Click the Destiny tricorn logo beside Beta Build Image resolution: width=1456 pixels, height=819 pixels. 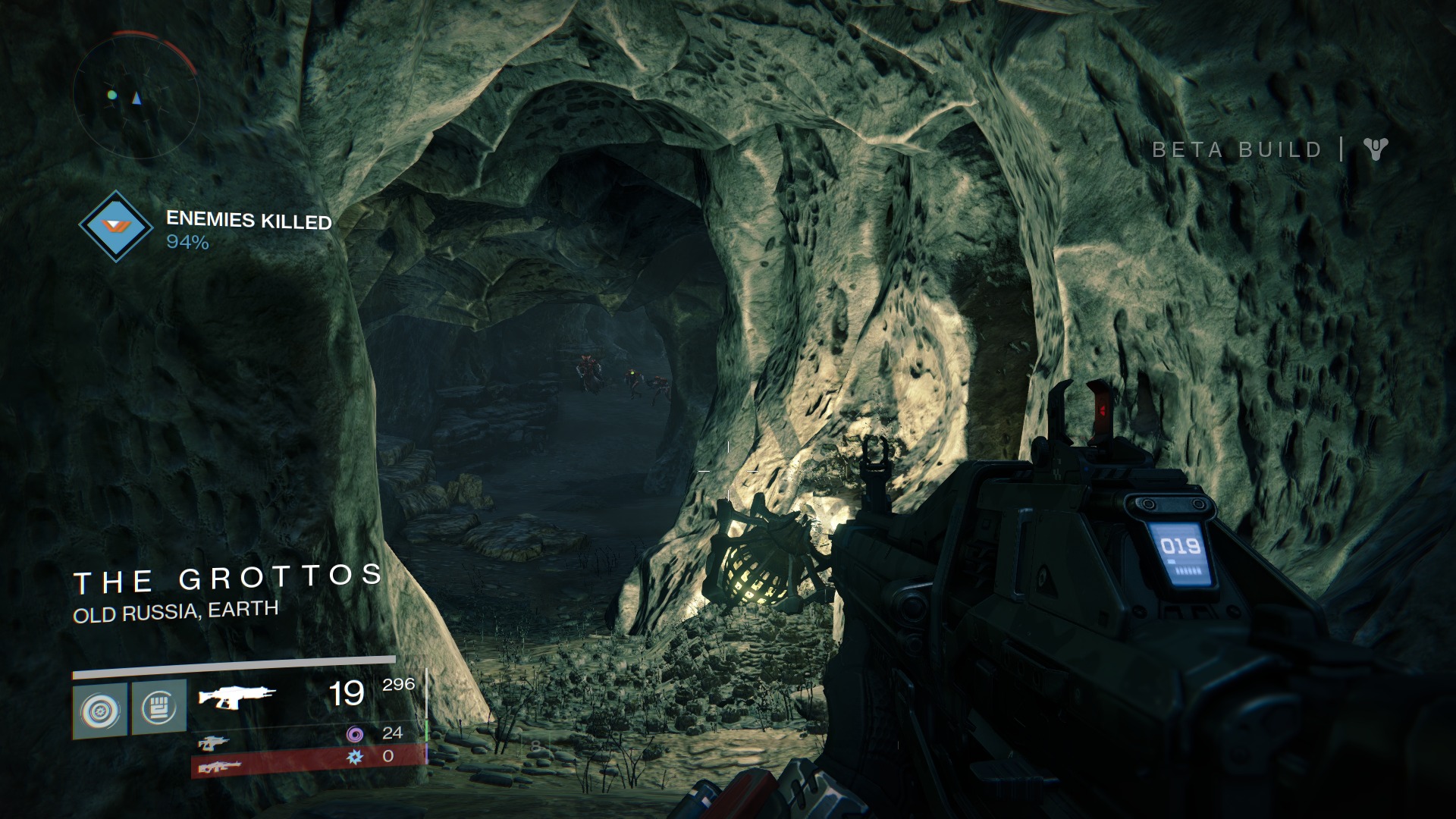(1374, 149)
